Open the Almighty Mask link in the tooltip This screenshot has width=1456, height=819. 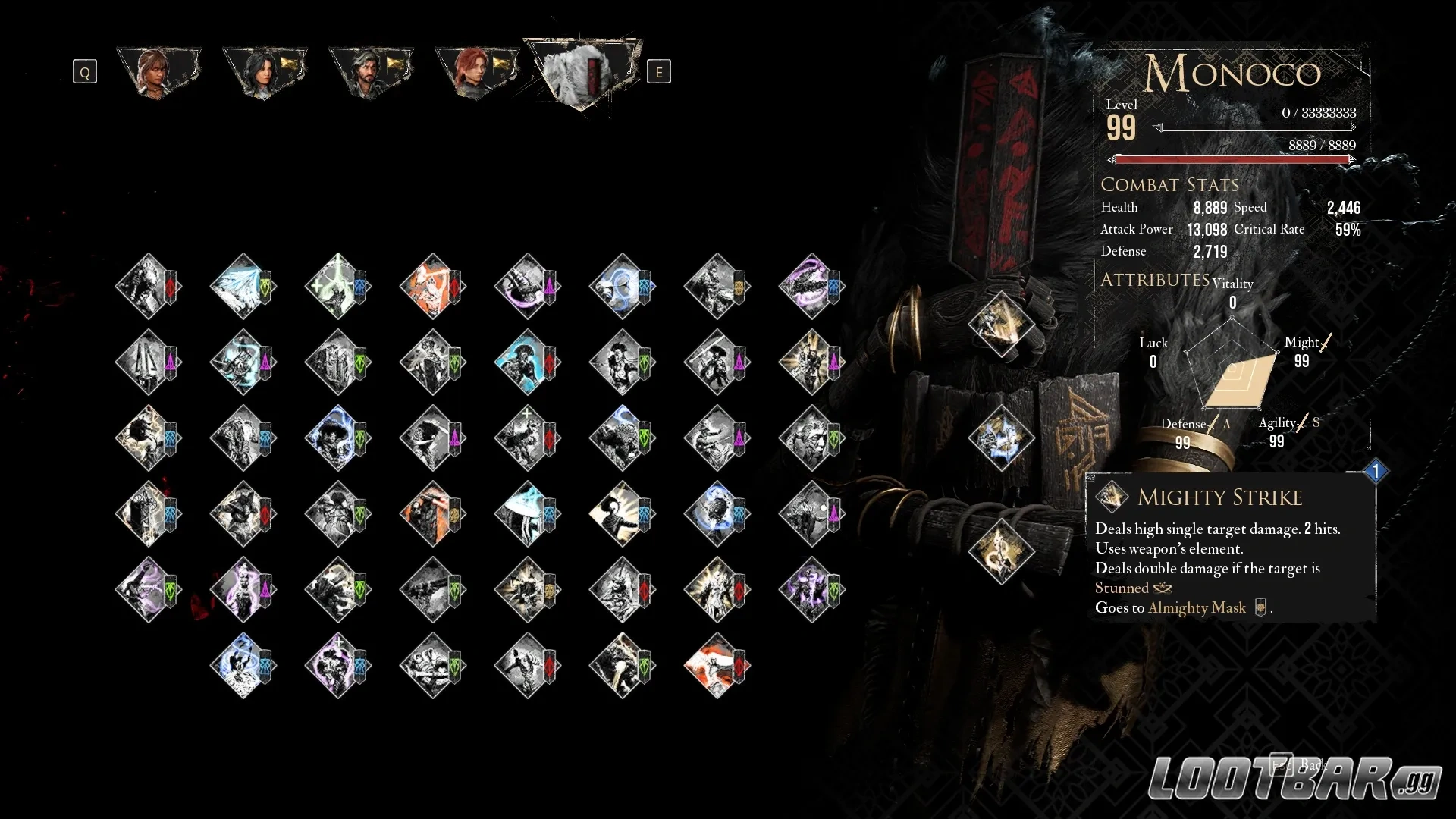[1197, 607]
